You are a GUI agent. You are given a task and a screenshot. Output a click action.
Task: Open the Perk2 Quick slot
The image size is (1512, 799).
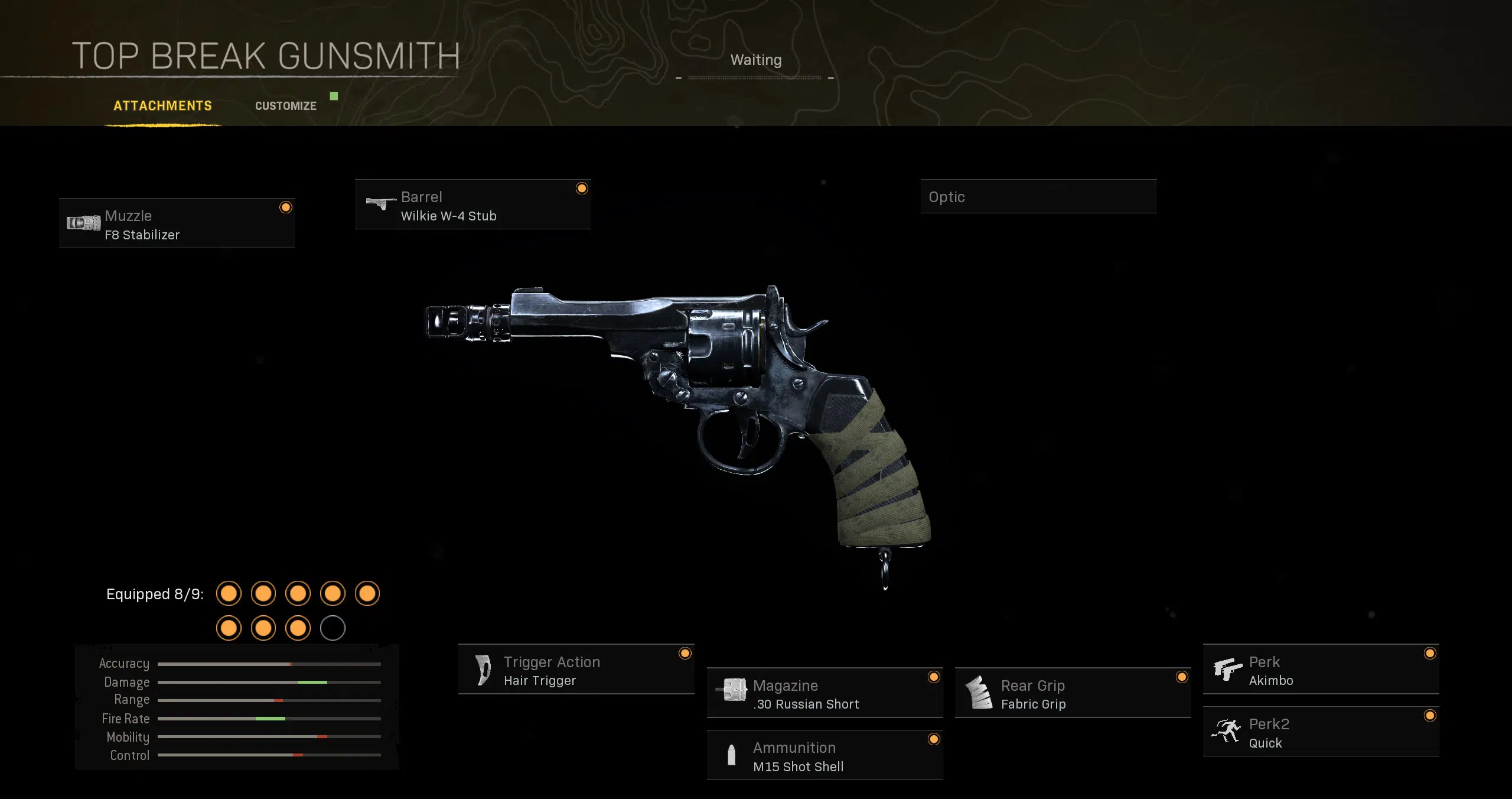1321,732
